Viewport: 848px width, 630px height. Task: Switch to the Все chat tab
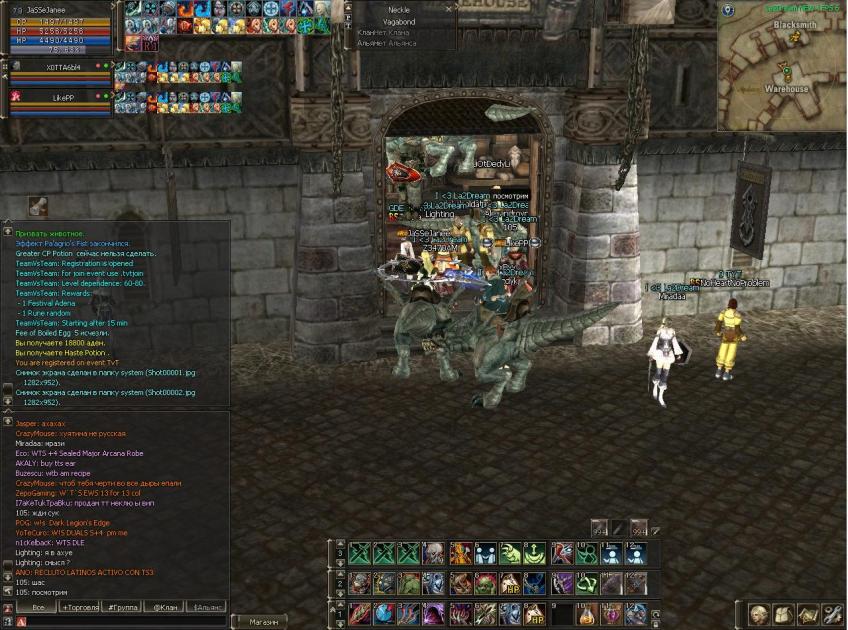37,607
